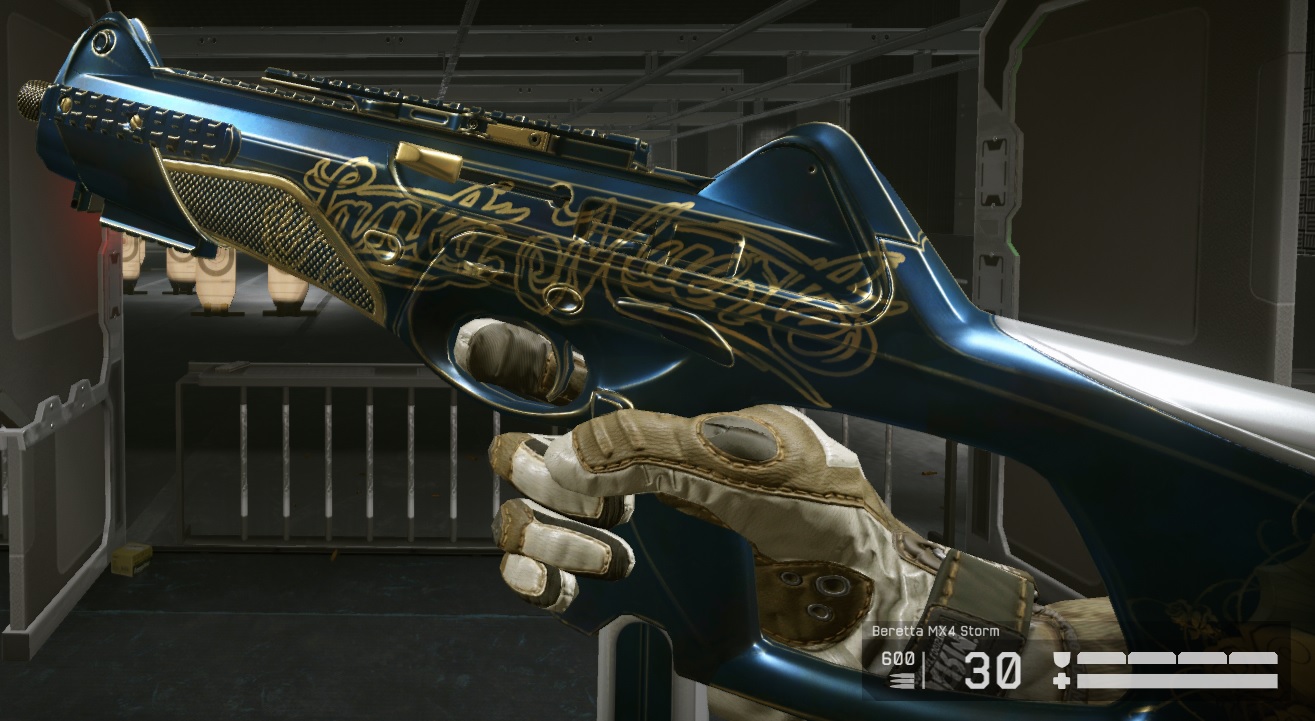The height and width of the screenshot is (721, 1315).
Task: Click the last magazine segment in the ammo bar
Action: coord(1252,656)
